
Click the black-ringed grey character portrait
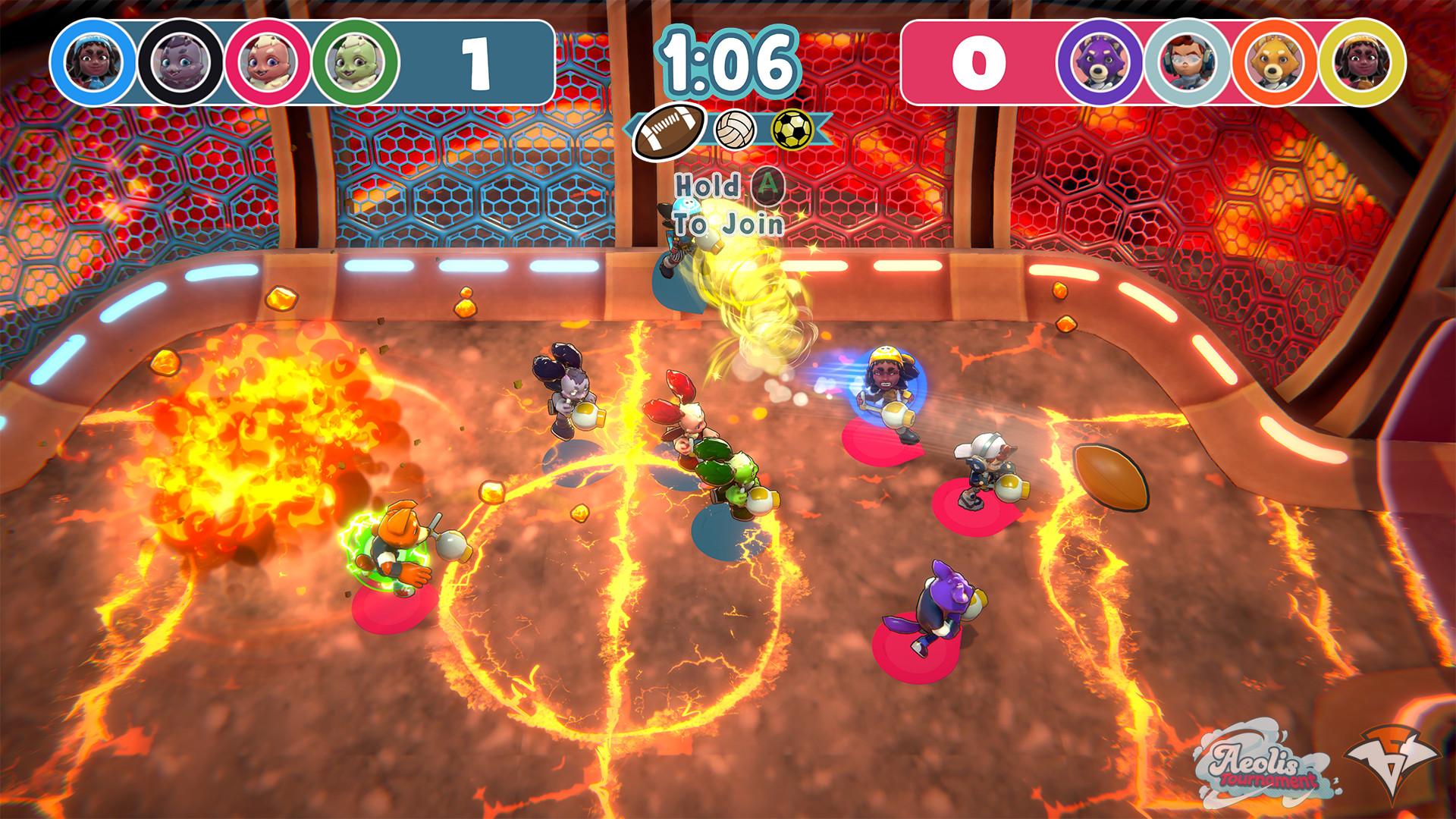180,61
